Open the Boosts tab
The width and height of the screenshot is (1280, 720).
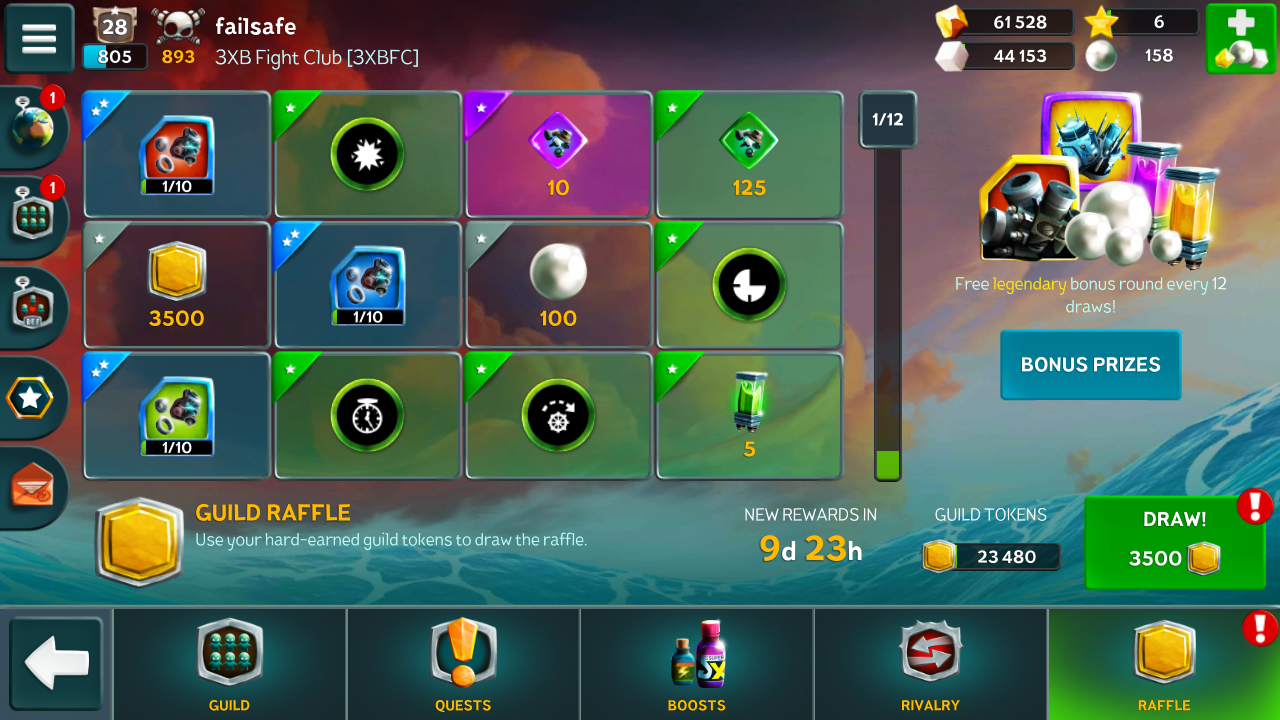[x=697, y=663]
